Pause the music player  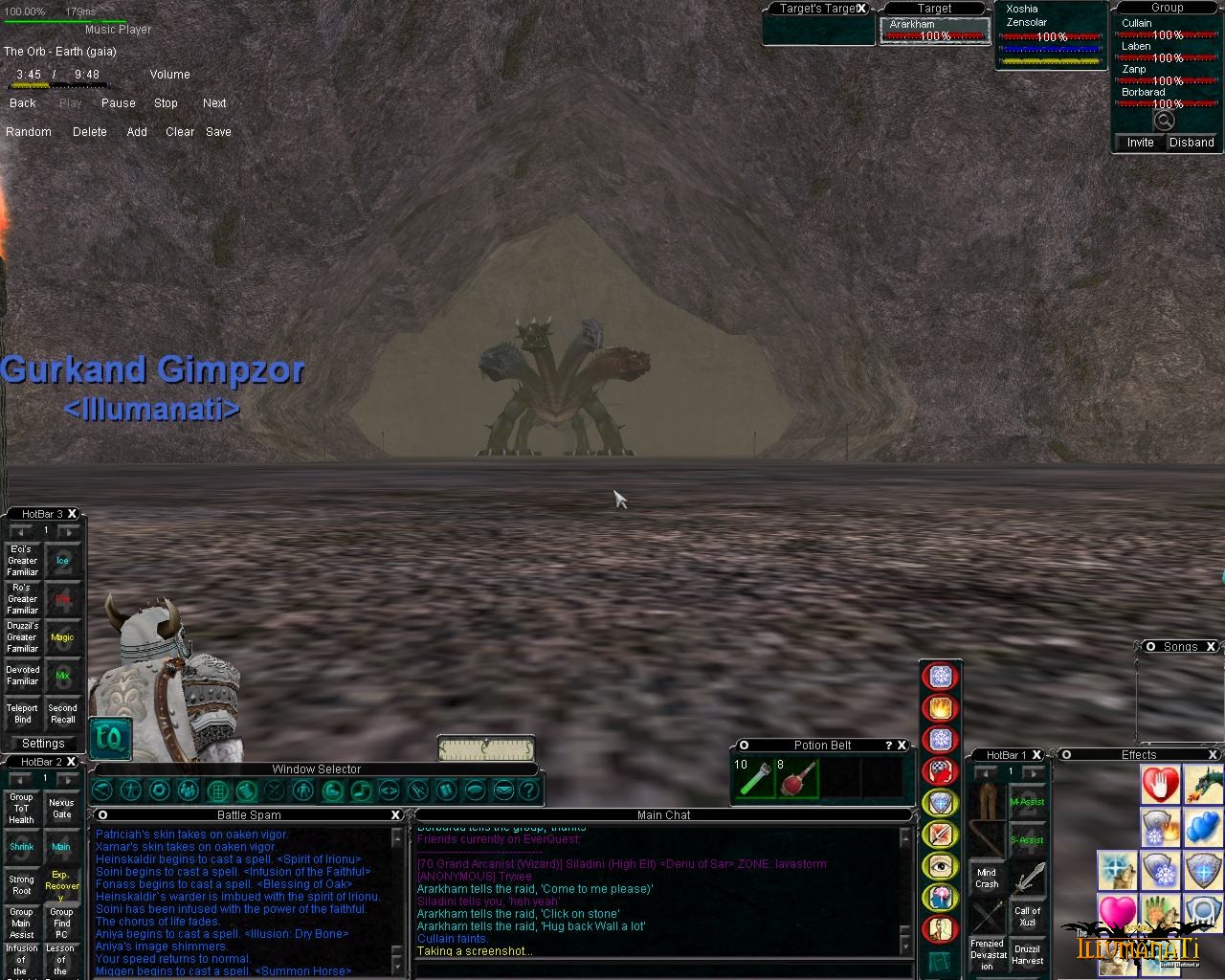click(x=118, y=103)
